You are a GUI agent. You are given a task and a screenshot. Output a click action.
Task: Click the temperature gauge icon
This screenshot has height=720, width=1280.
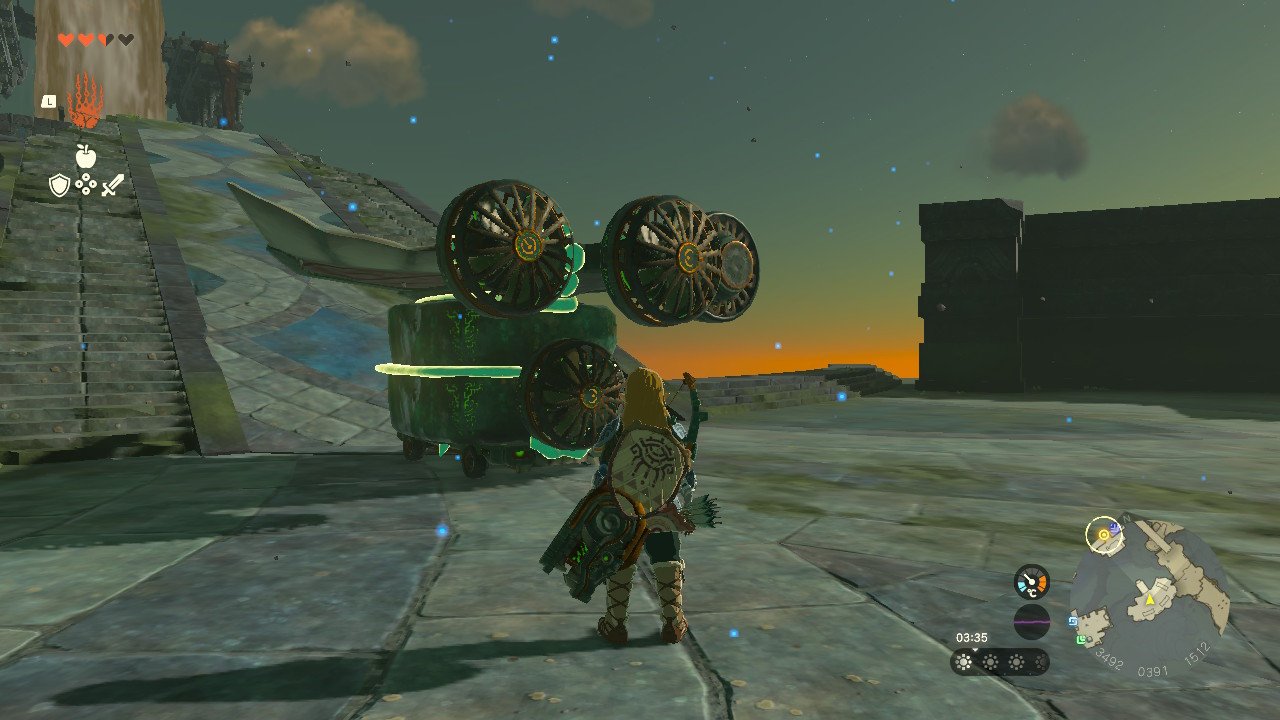1031,582
